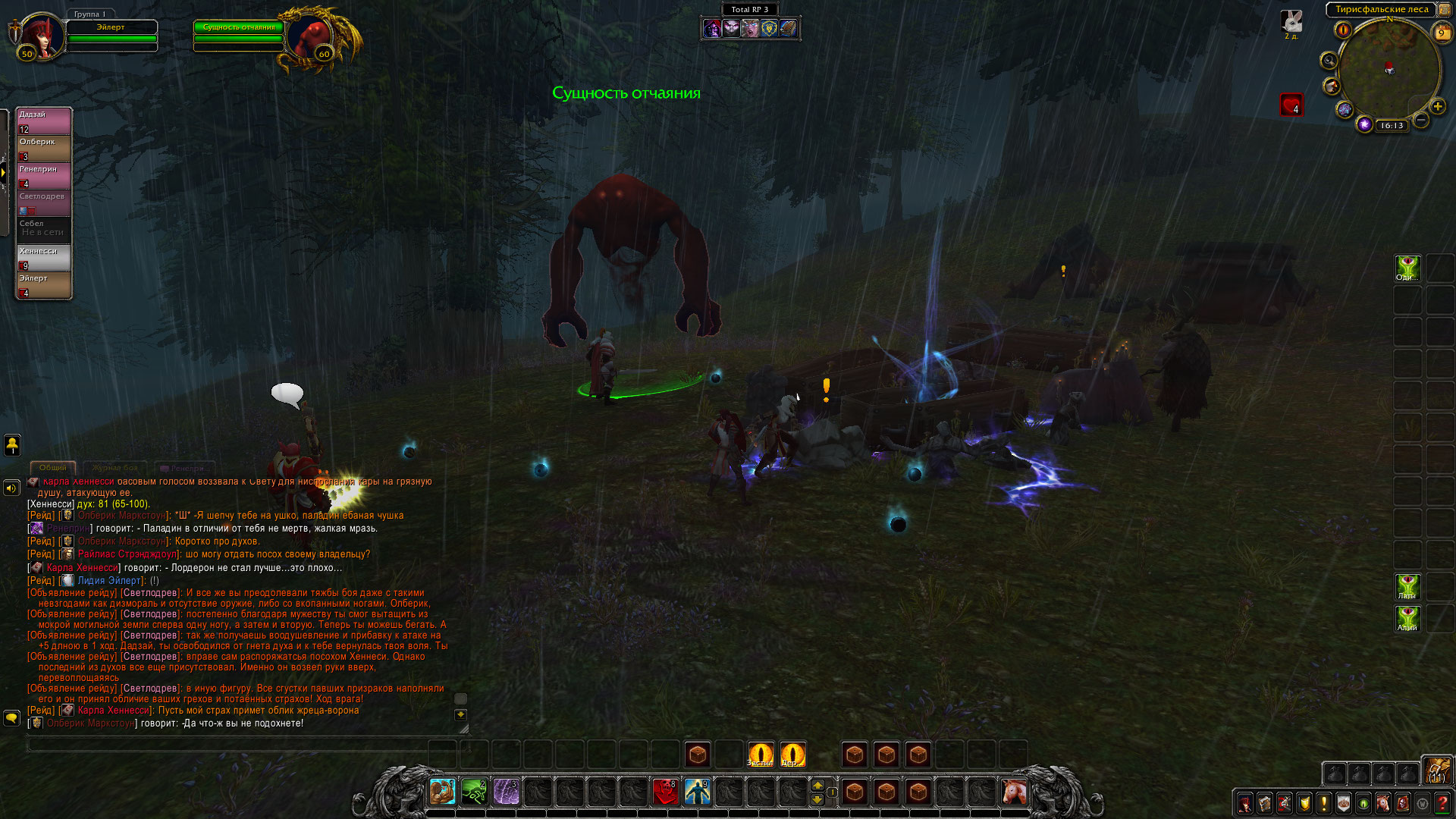
Task: Open the backpack bag showing 11 slots
Action: tap(1436, 770)
